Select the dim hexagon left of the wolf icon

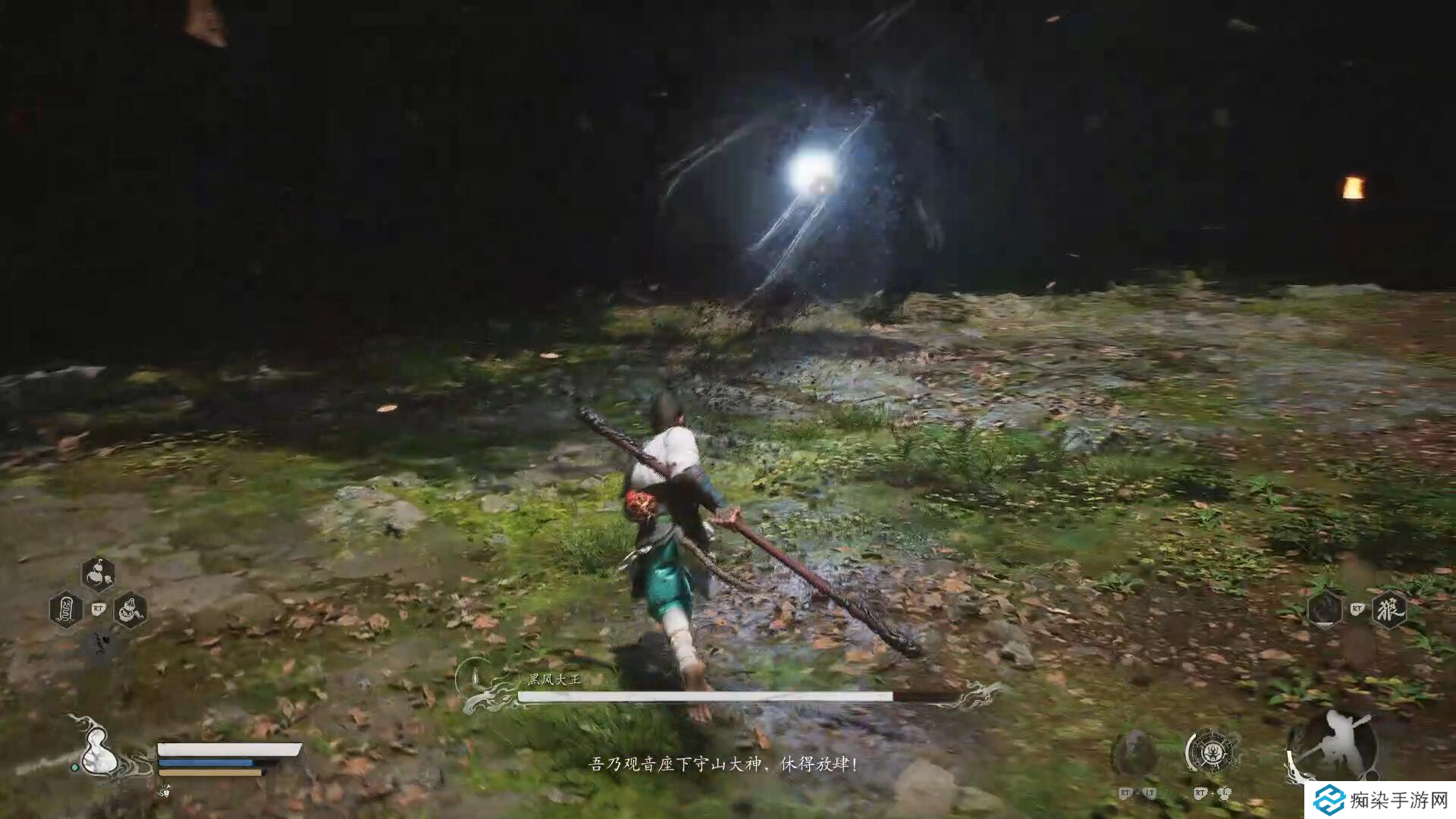pyautogui.click(x=1325, y=609)
